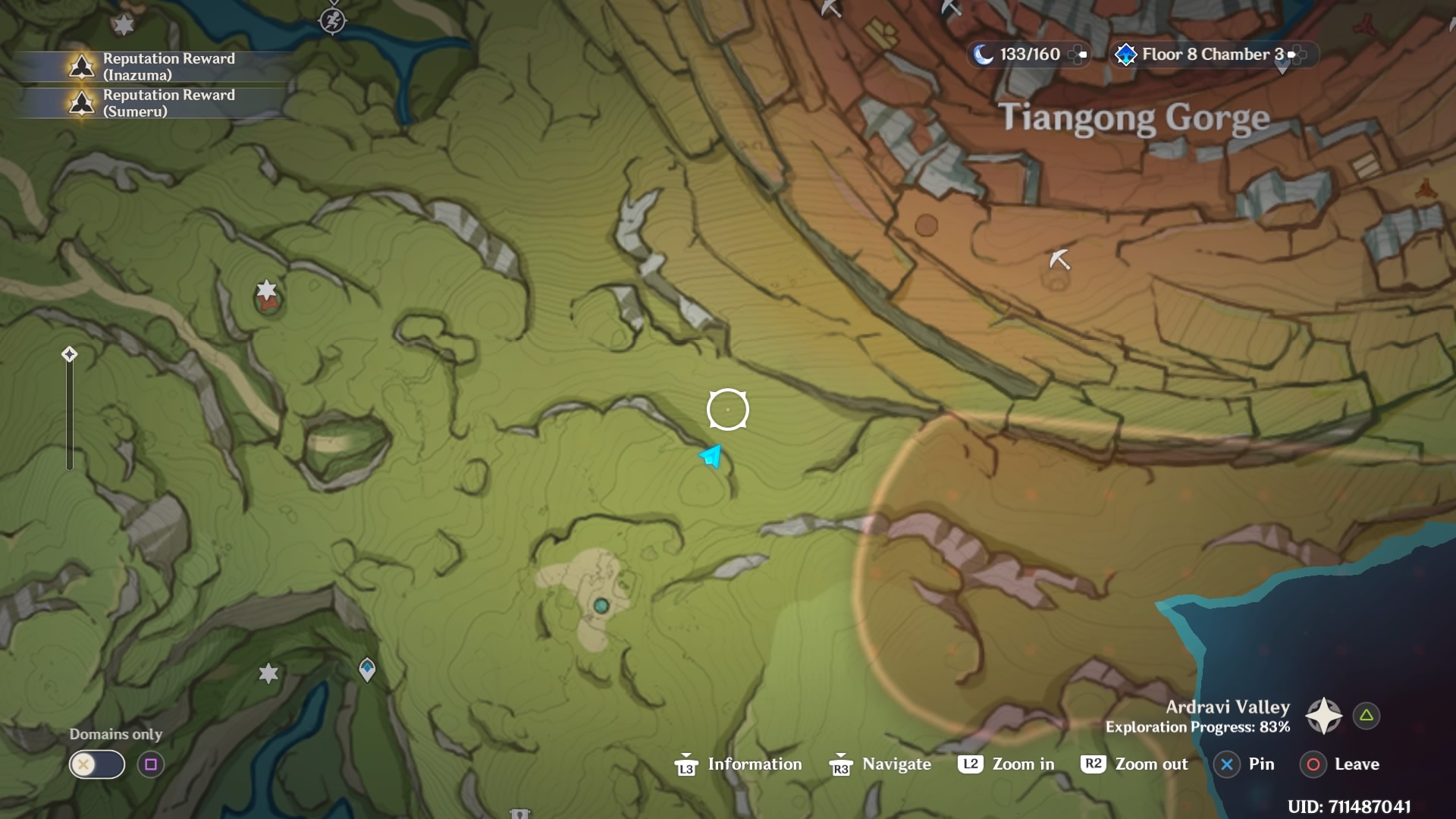The width and height of the screenshot is (1456, 819).
Task: Select the blue teleport waypoint icon
Action: pos(367,669)
